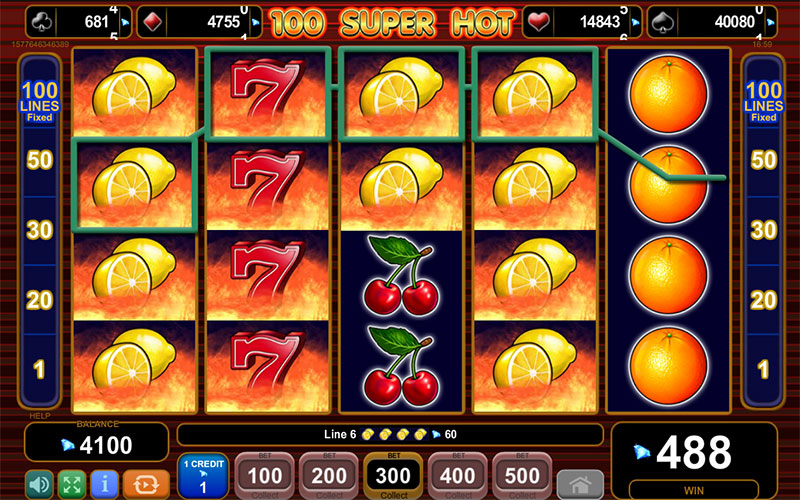Open the Help label above balance
800x500 pixels.
(38, 416)
